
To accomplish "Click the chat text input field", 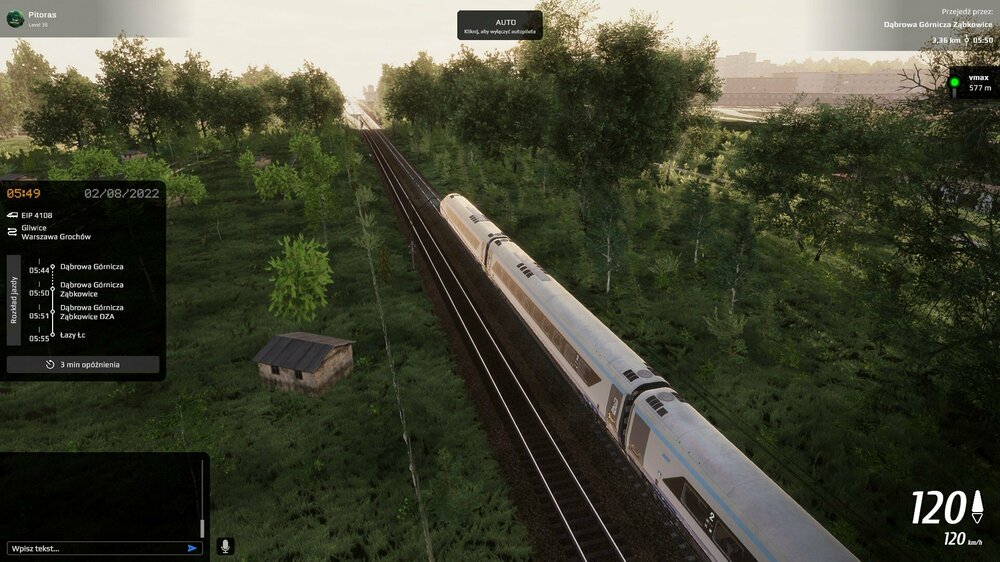I will (x=95, y=548).
